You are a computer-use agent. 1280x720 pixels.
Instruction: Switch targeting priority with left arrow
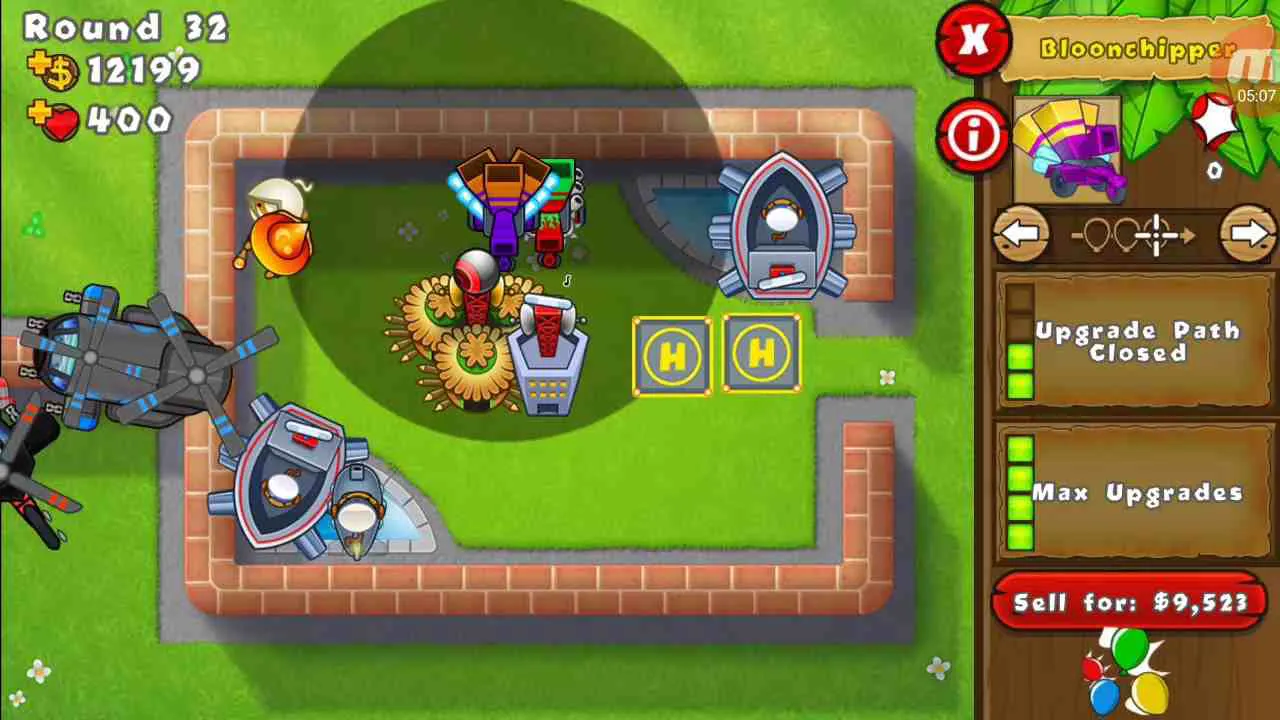pos(1021,235)
